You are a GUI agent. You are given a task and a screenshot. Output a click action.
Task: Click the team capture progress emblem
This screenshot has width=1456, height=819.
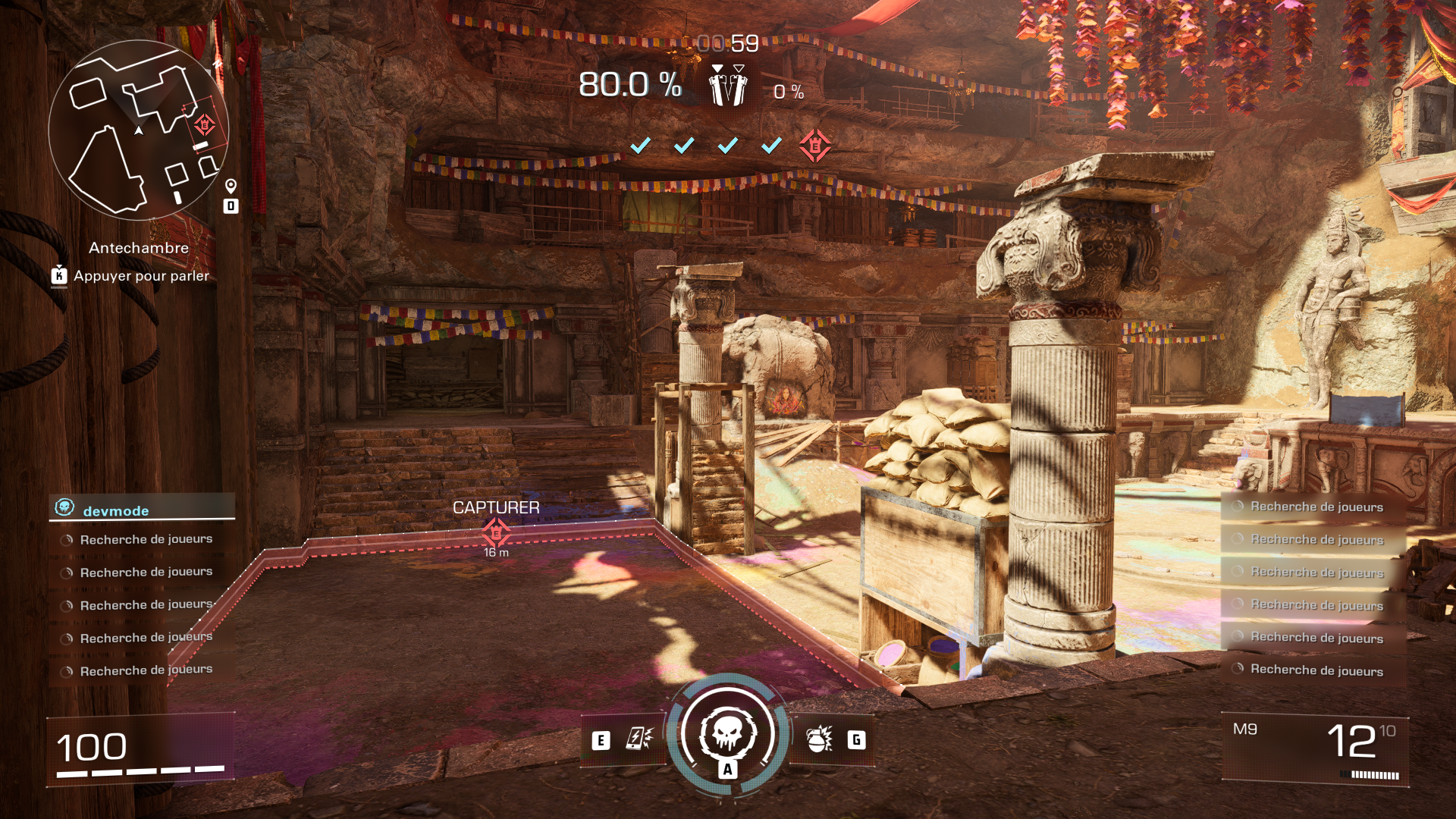pos(728,86)
